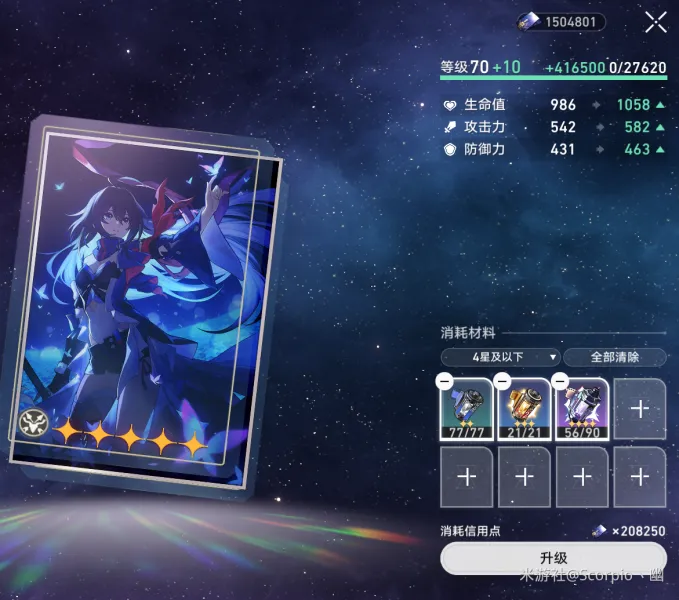679x600 pixels.
Task: Click the path emblem icon on the card
Action: click(31, 423)
